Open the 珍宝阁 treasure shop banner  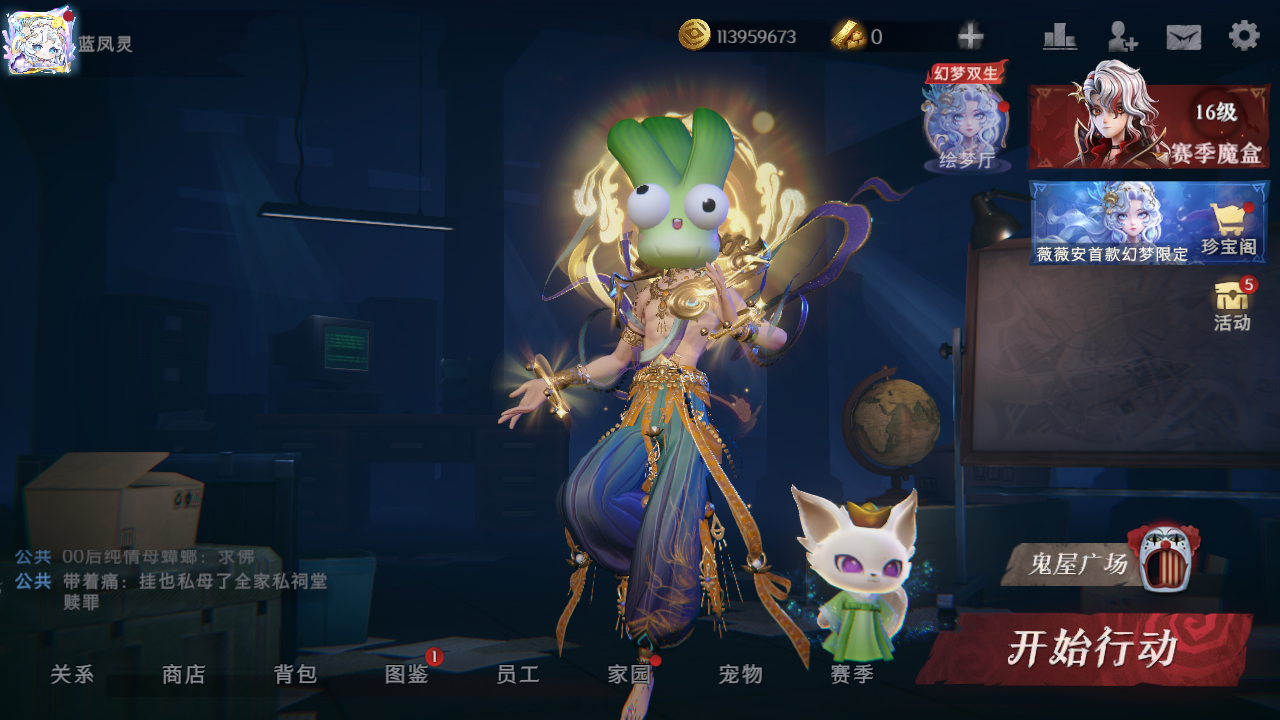(x=1149, y=222)
